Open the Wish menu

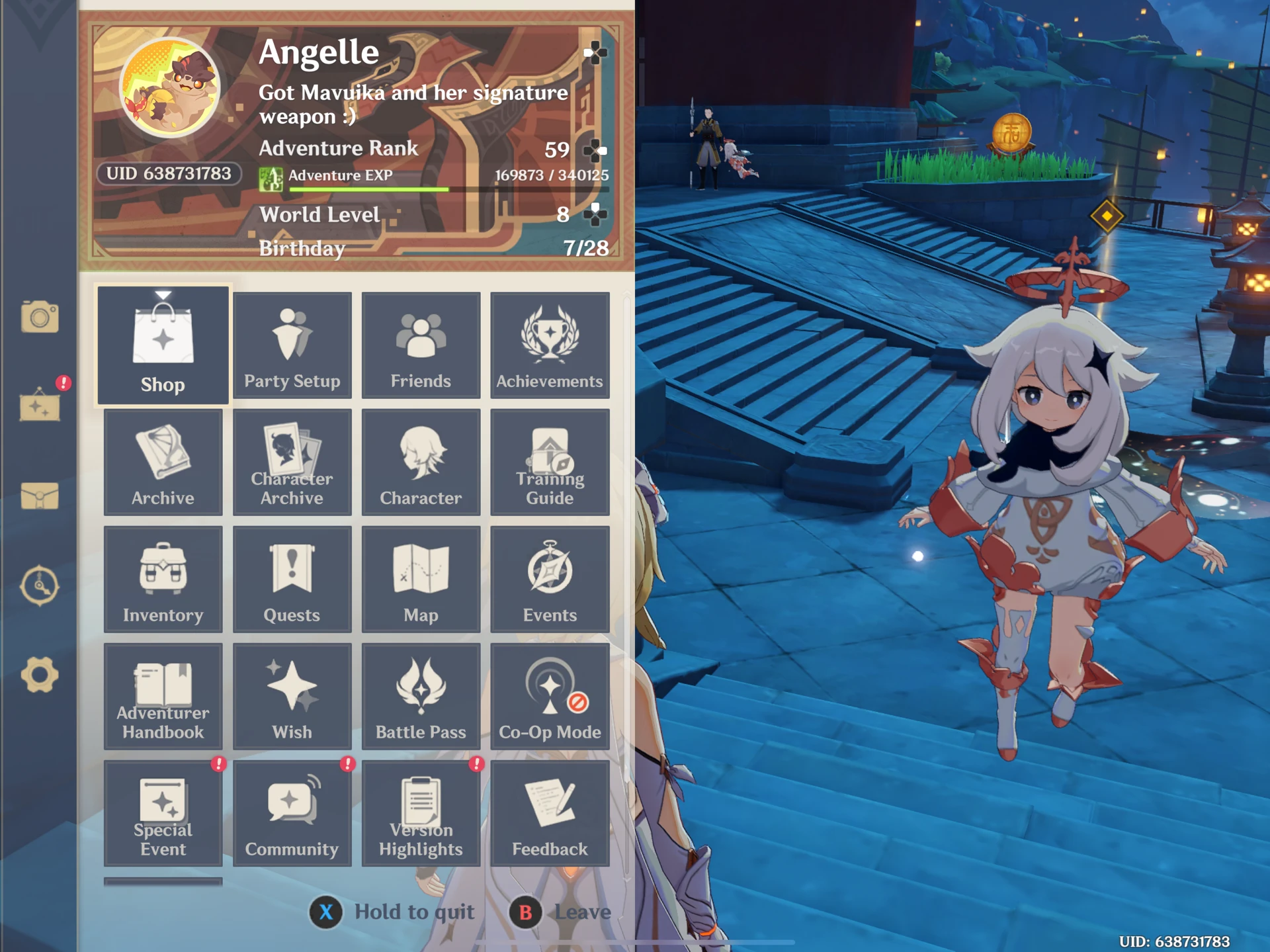coord(292,695)
